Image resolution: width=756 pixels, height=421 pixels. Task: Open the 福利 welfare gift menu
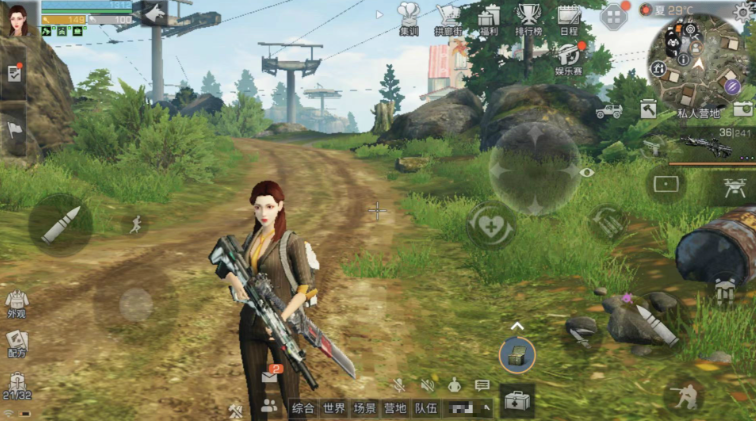[488, 18]
